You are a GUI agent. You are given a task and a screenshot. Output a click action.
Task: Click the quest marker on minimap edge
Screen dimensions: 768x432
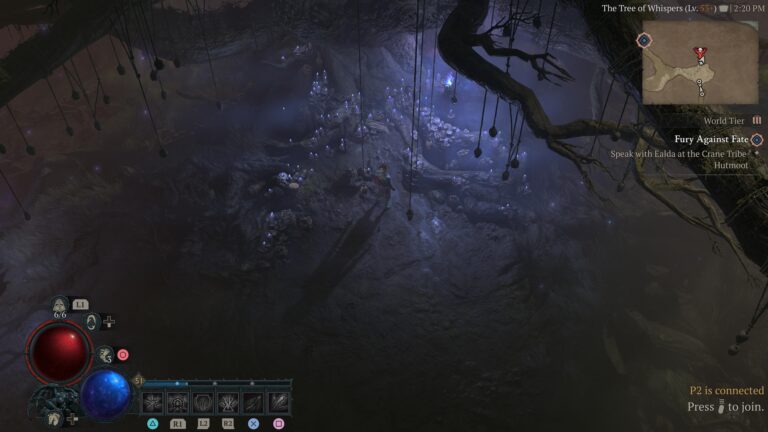pyautogui.click(x=645, y=40)
